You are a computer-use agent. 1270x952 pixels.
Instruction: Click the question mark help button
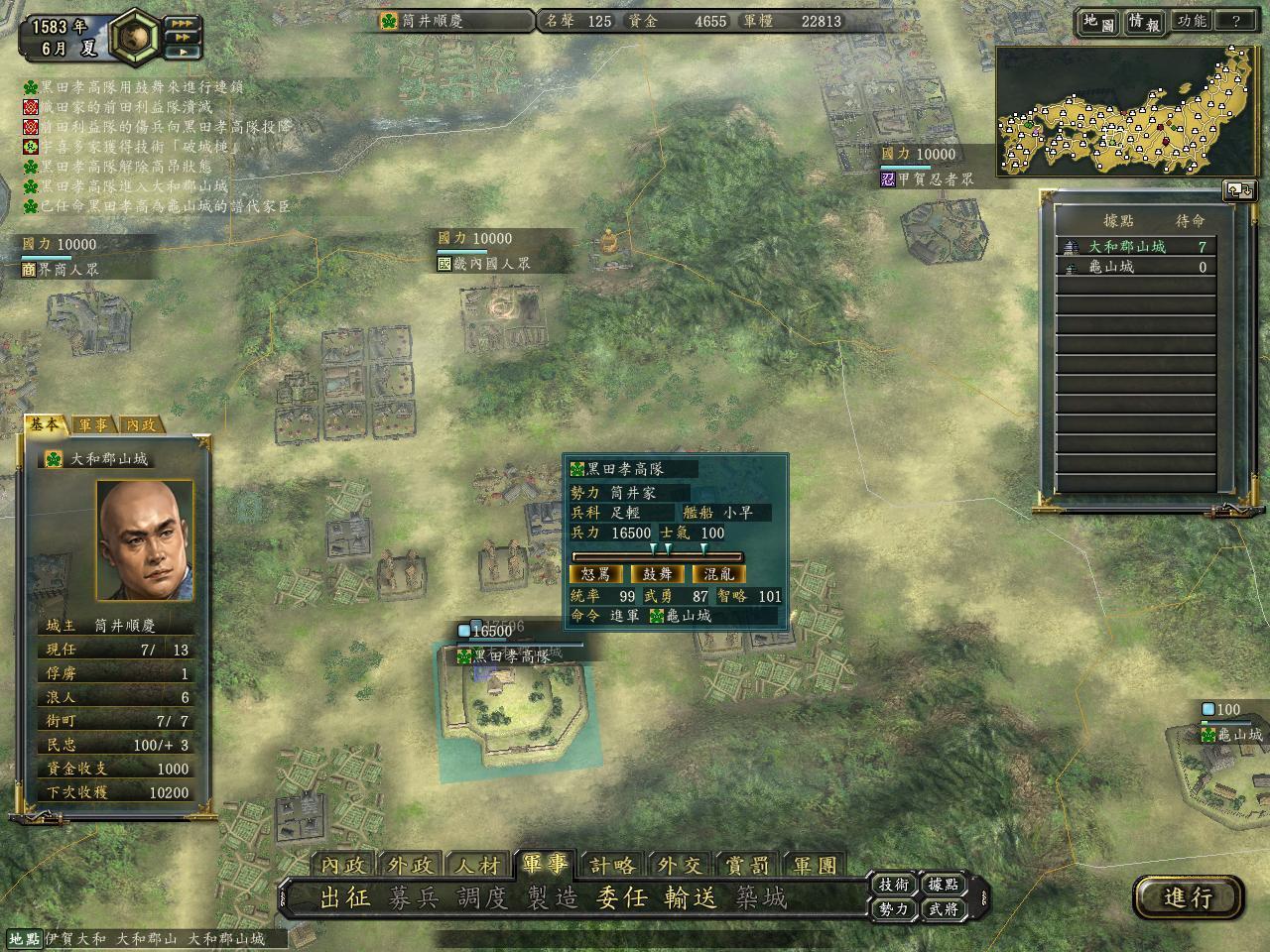tap(1235, 21)
